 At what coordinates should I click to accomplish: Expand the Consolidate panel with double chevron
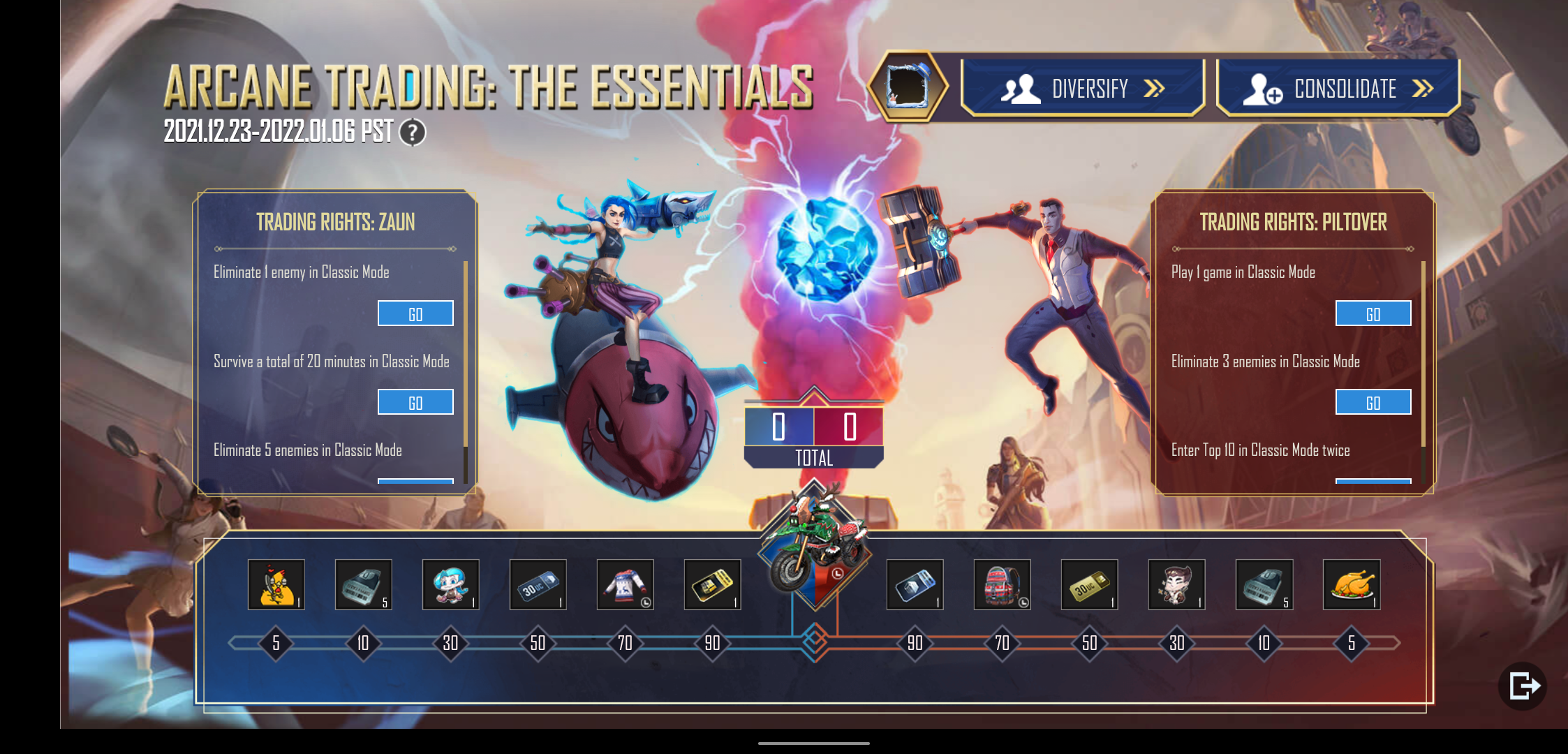pyautogui.click(x=1338, y=87)
